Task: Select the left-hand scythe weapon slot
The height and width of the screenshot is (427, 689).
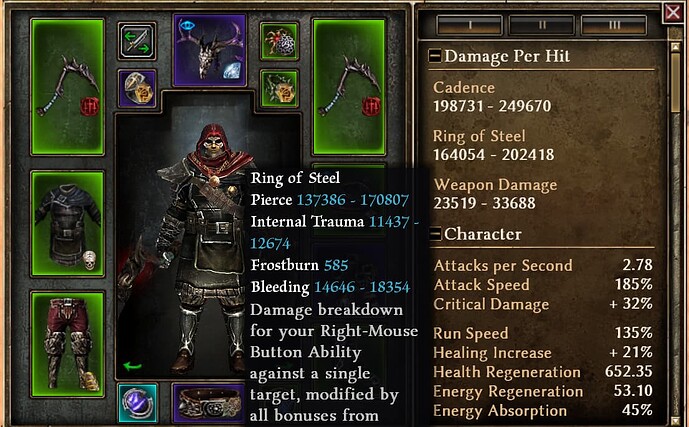Action: click(68, 86)
